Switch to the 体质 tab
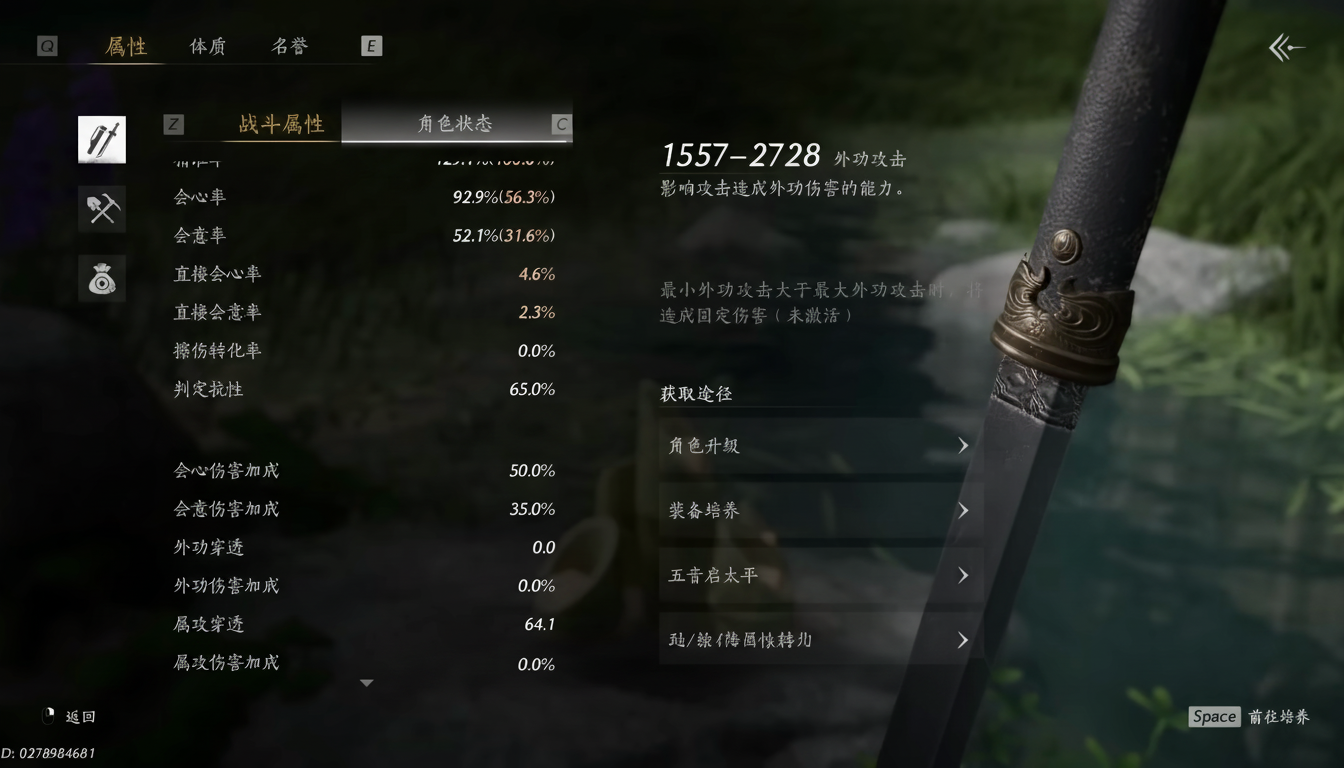 pos(207,46)
